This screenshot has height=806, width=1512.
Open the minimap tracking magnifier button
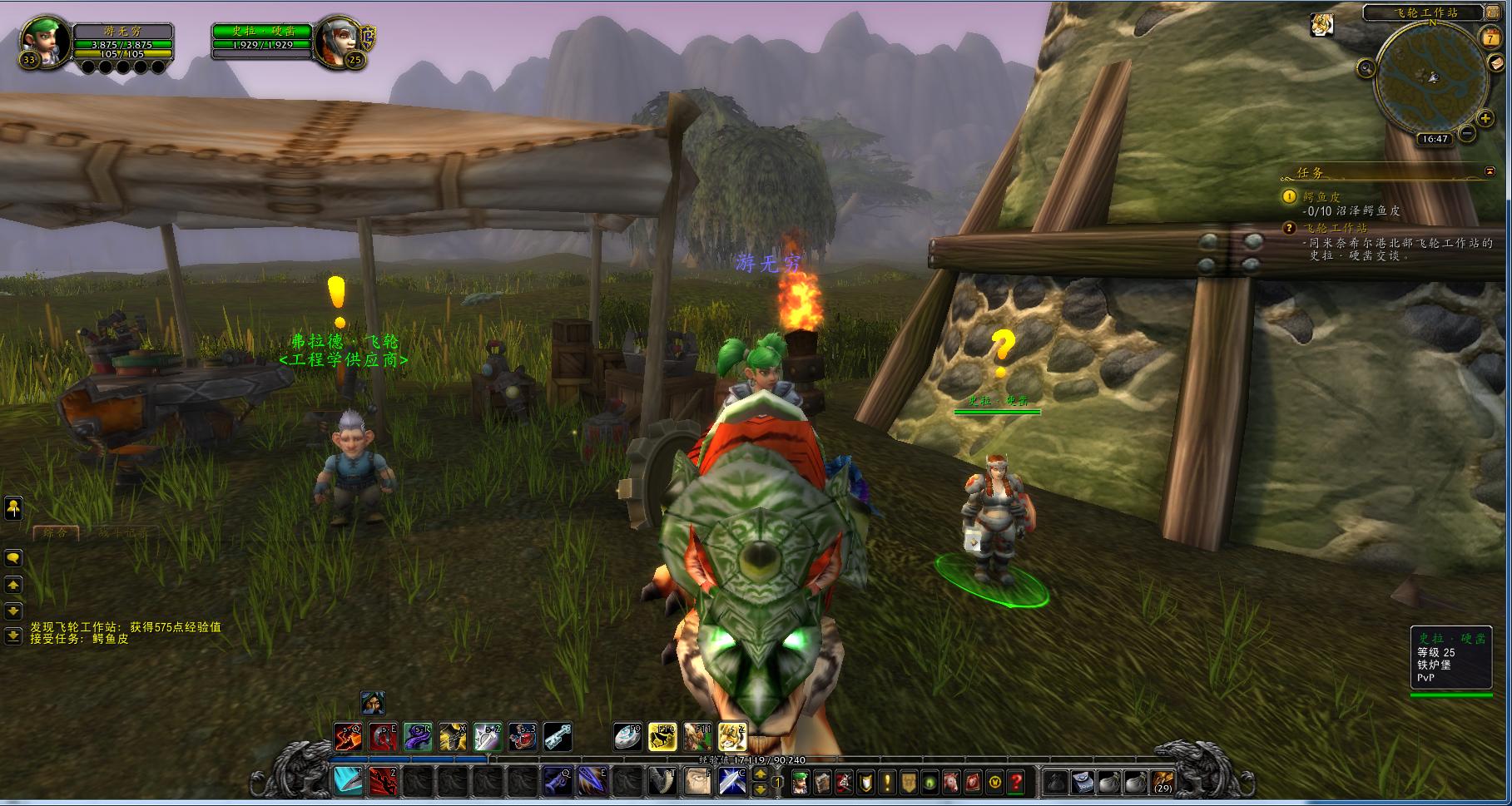click(1365, 69)
